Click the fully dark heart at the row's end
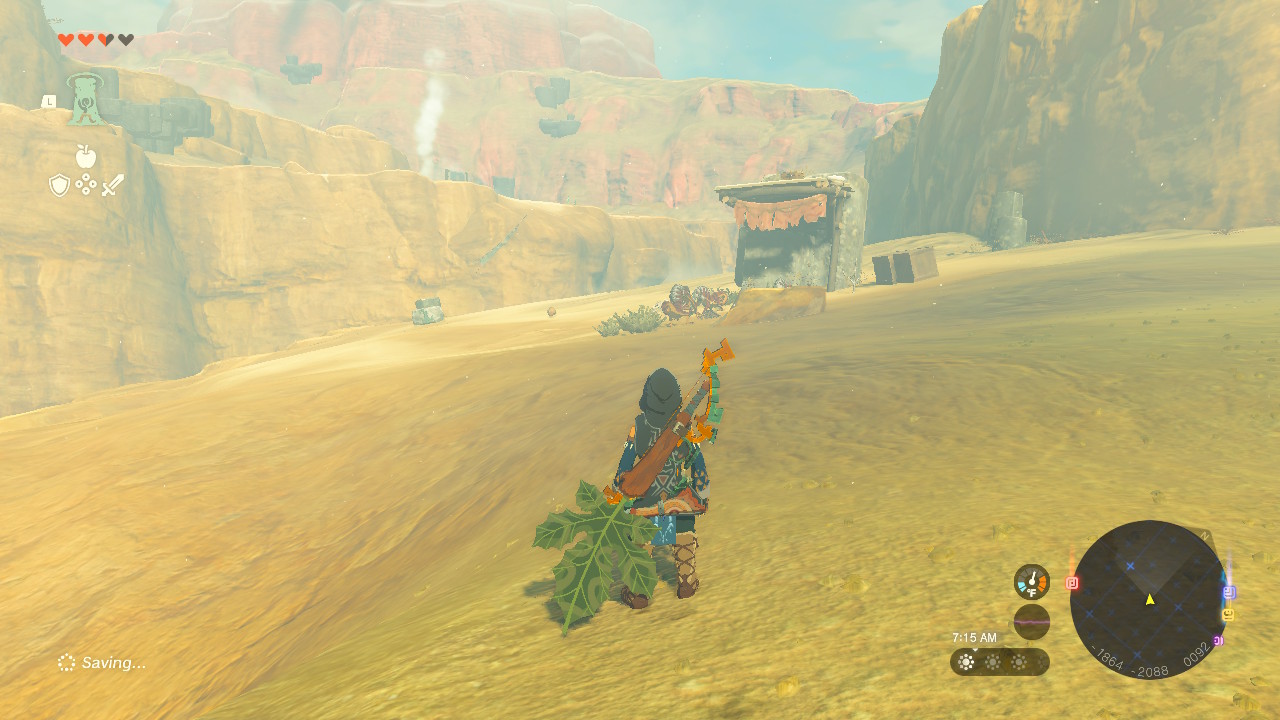 tap(124, 39)
